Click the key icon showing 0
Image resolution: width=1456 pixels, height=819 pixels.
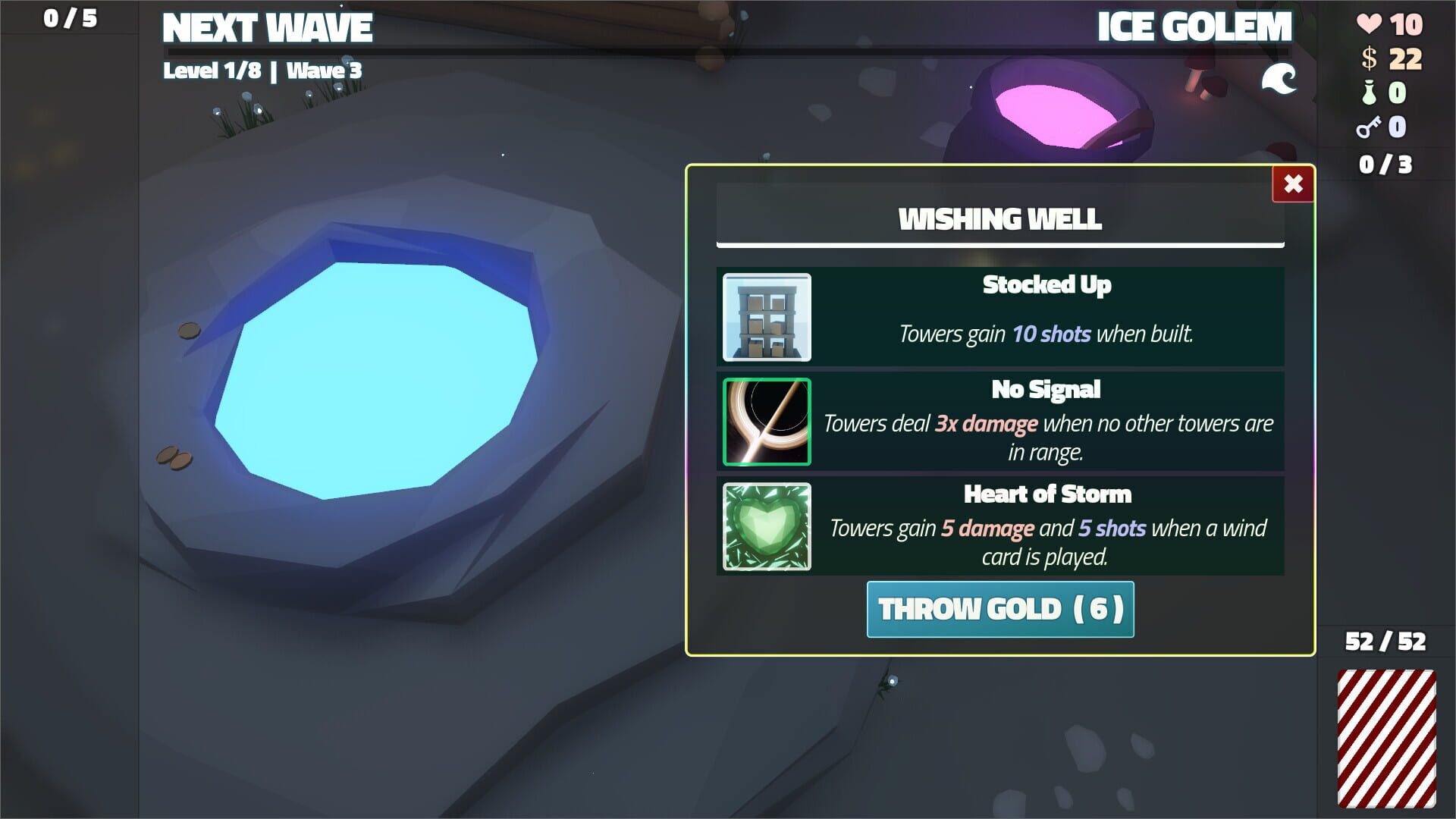click(x=1370, y=127)
